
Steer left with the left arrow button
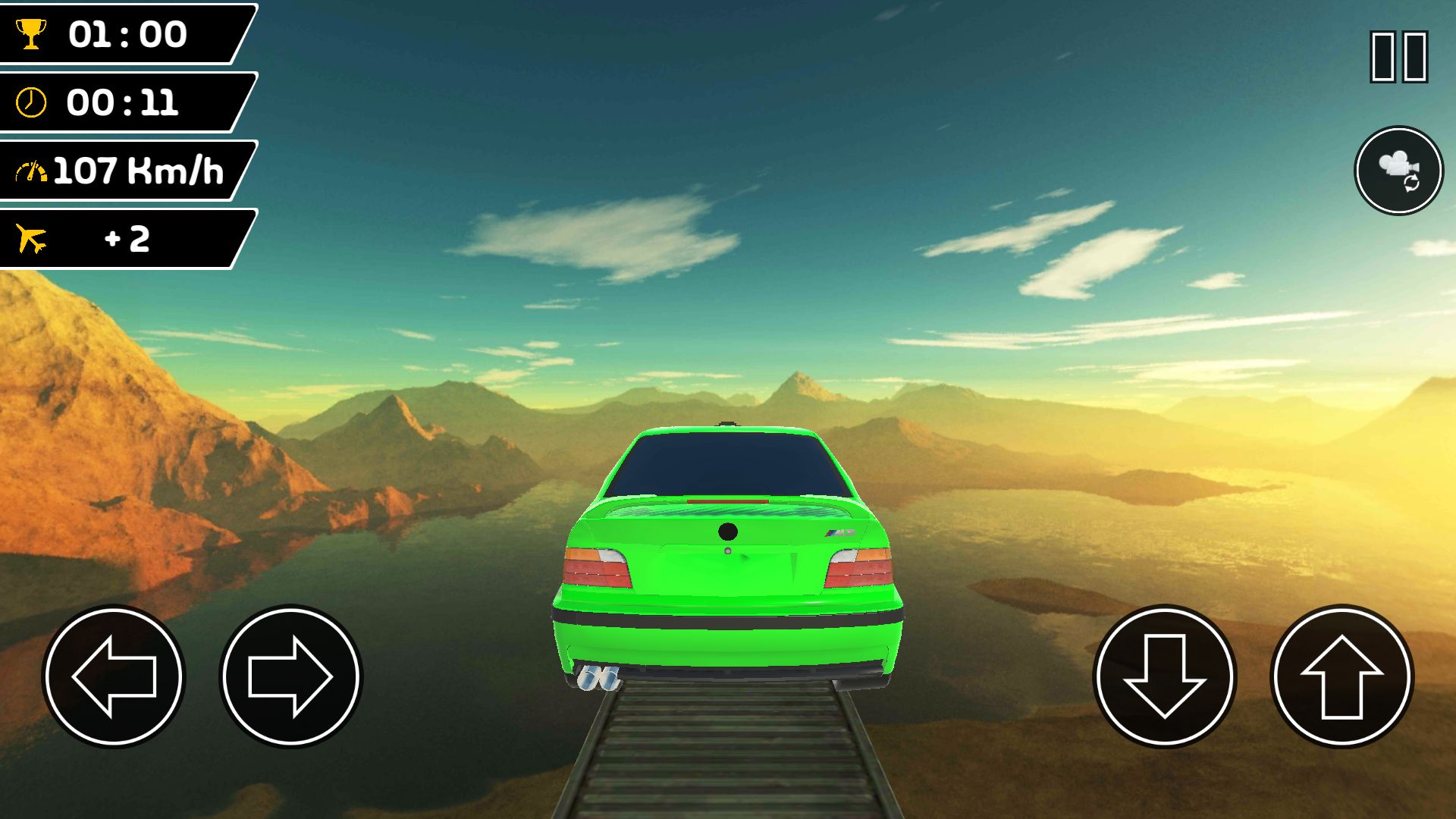[114, 676]
